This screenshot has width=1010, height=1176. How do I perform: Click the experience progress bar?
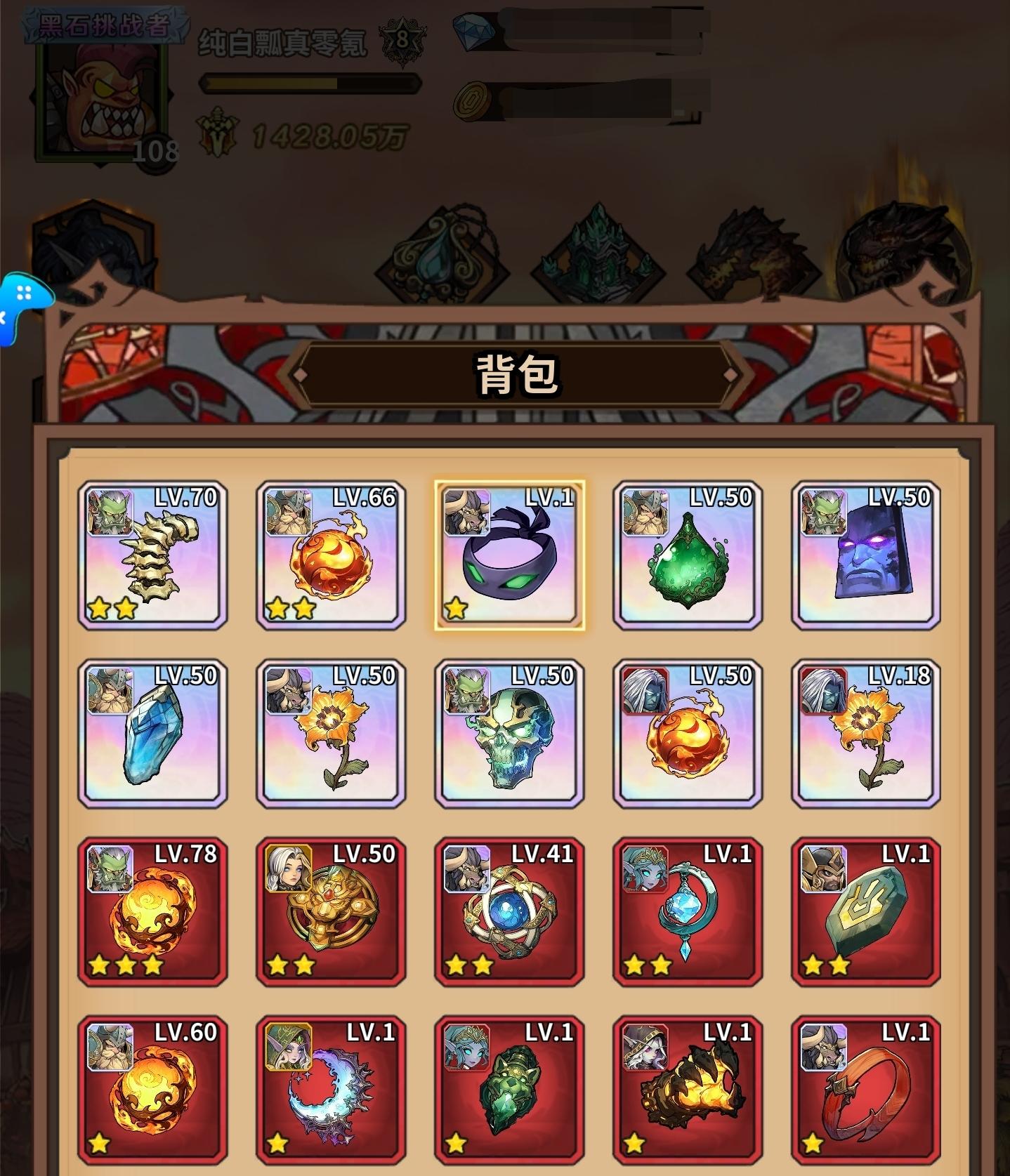[x=309, y=84]
